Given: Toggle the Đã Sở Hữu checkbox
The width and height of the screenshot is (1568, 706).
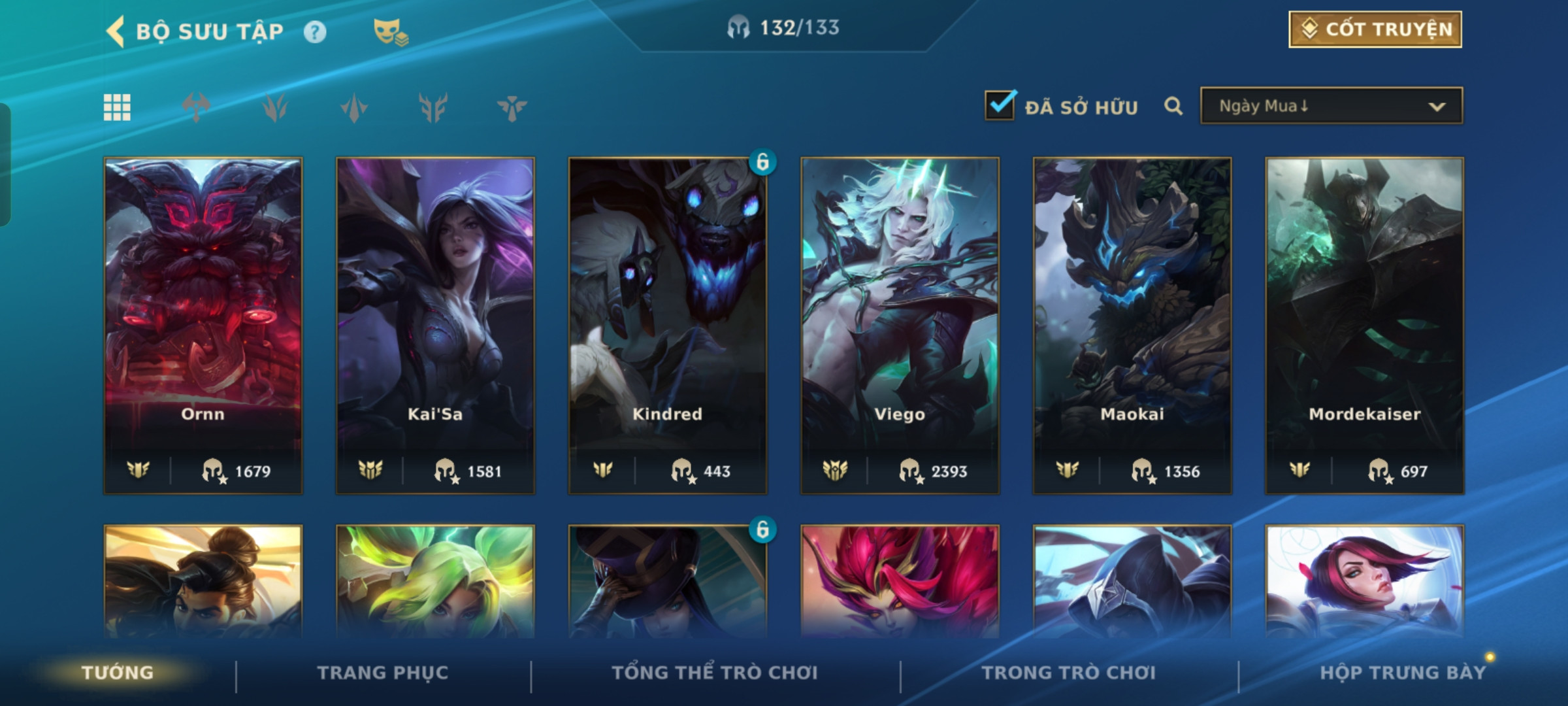Looking at the screenshot, I should tap(1000, 106).
